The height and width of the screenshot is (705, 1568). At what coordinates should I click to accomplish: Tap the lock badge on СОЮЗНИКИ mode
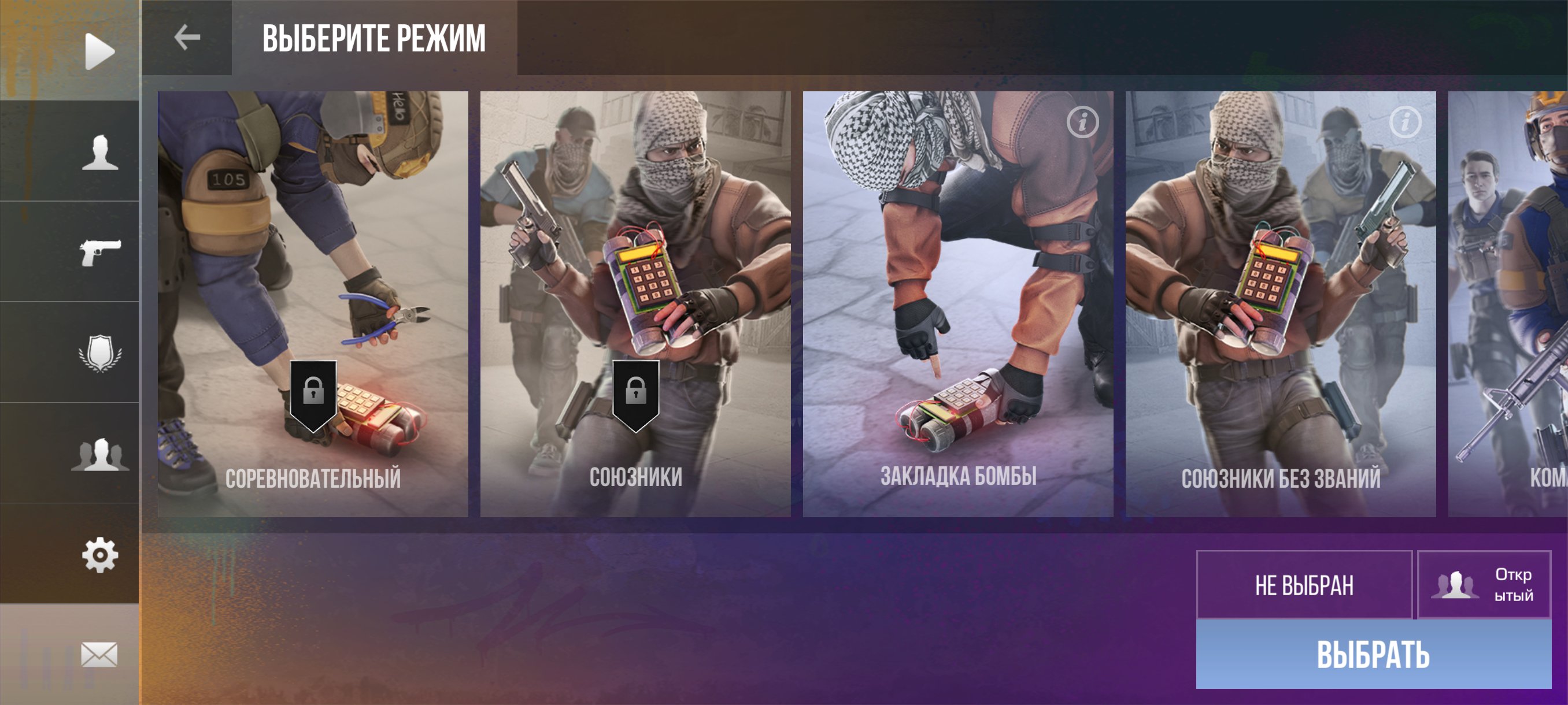point(638,389)
